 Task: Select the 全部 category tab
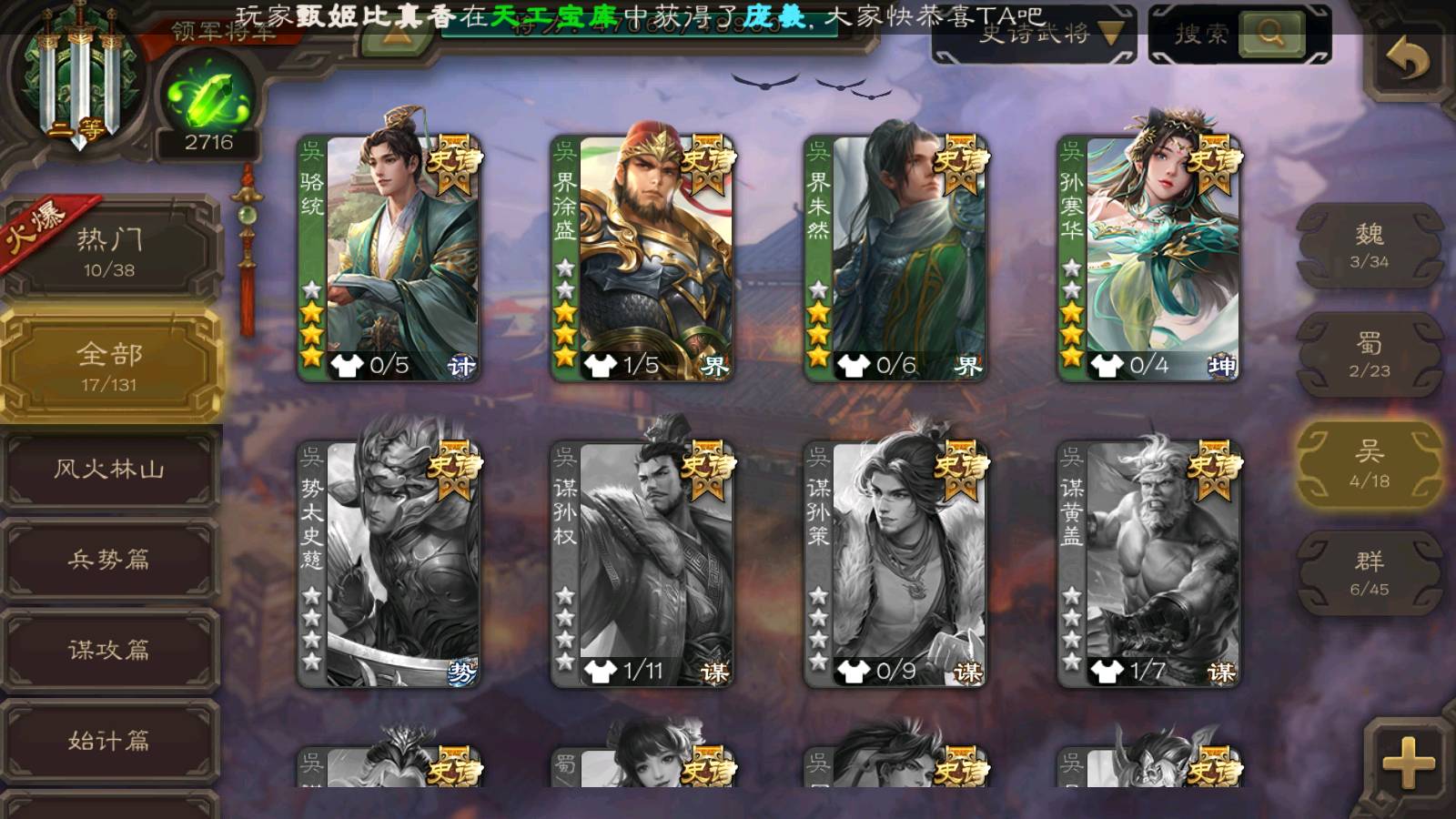point(109,366)
